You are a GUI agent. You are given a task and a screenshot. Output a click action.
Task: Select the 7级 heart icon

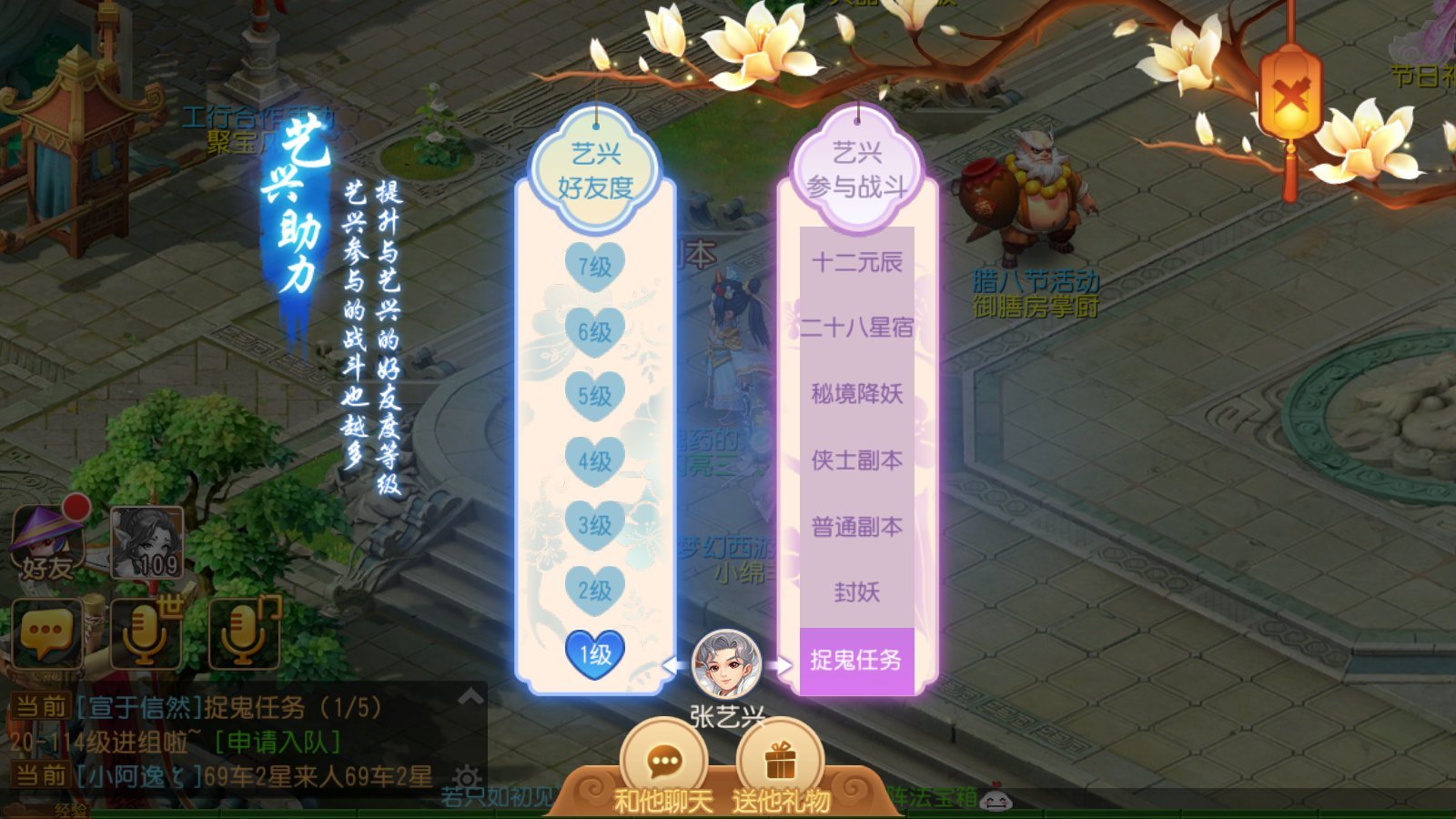[x=596, y=264]
